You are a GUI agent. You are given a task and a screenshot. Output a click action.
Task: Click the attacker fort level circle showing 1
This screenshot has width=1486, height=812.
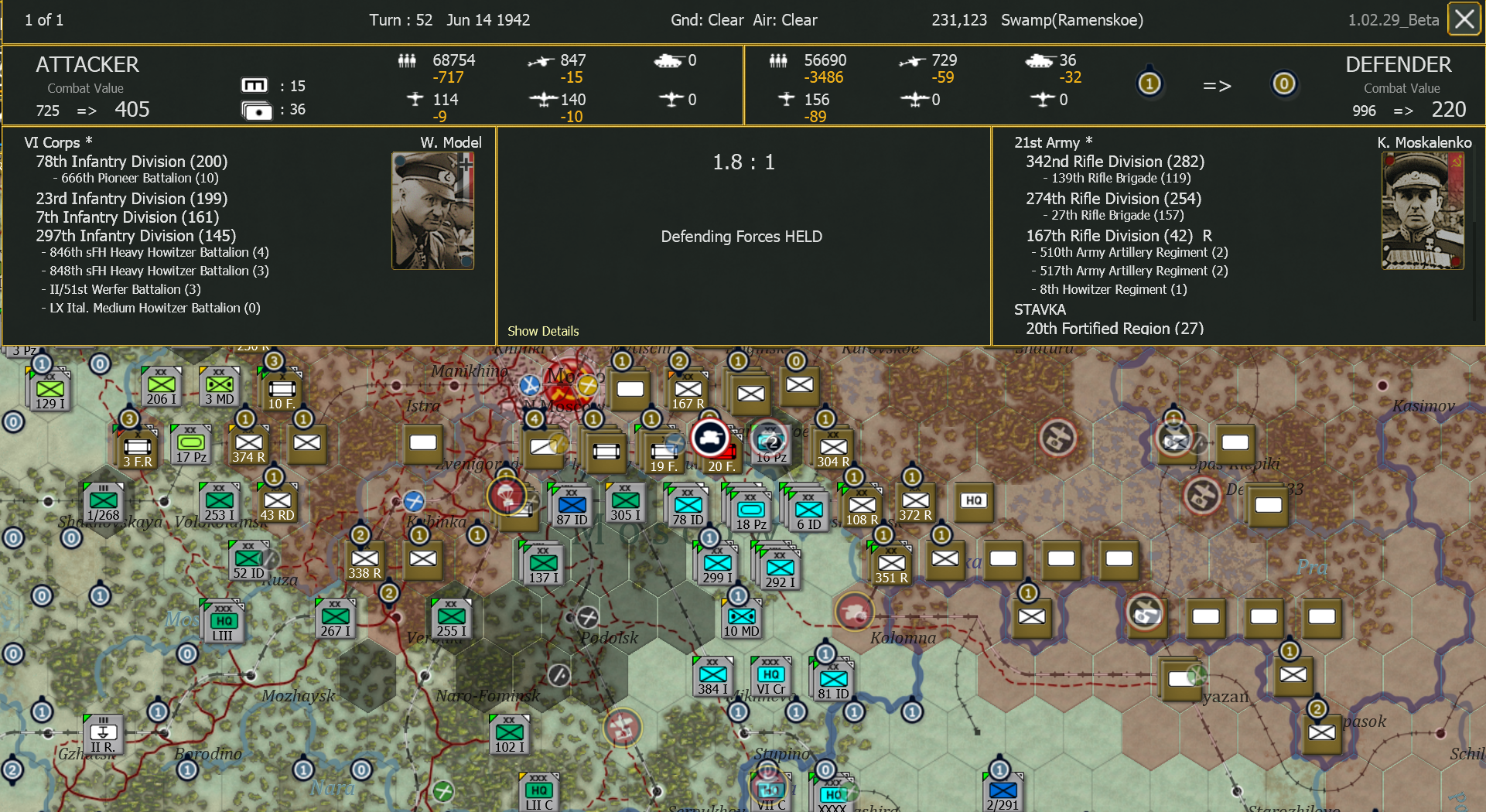coord(1150,83)
